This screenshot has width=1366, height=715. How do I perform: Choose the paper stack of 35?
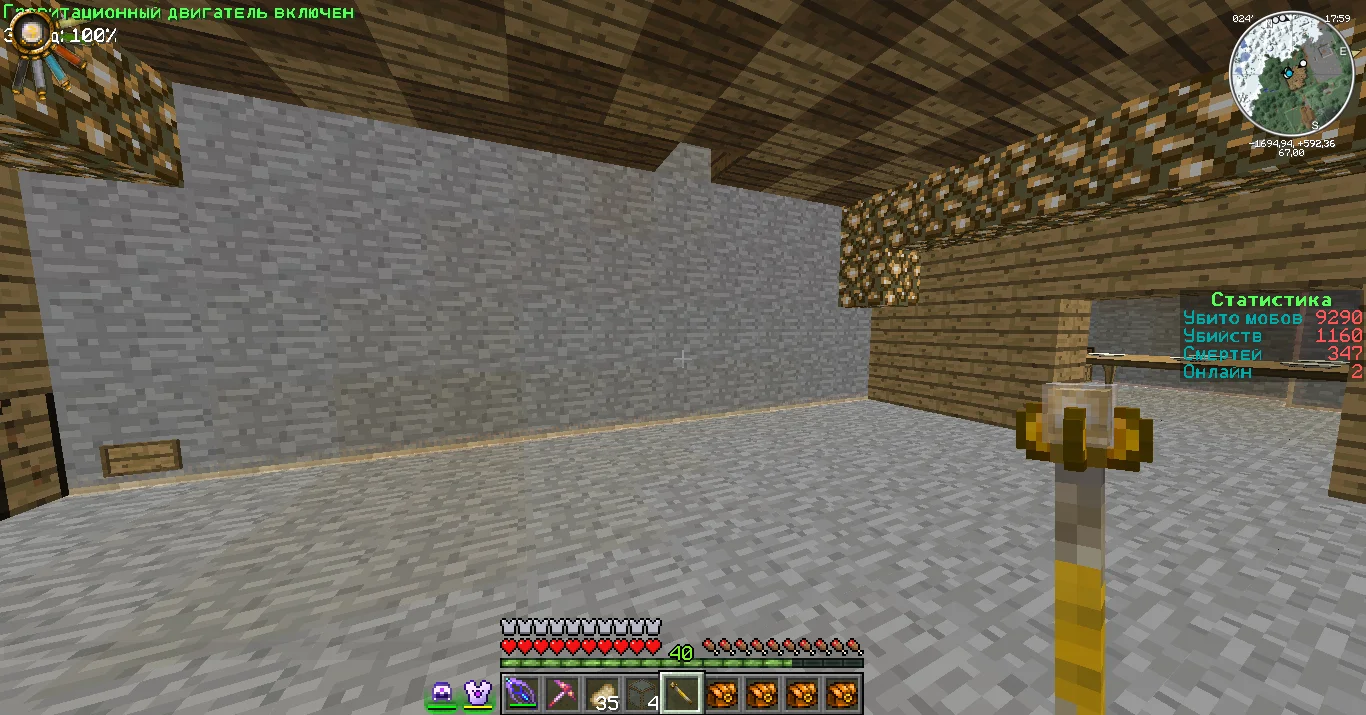coord(601,692)
